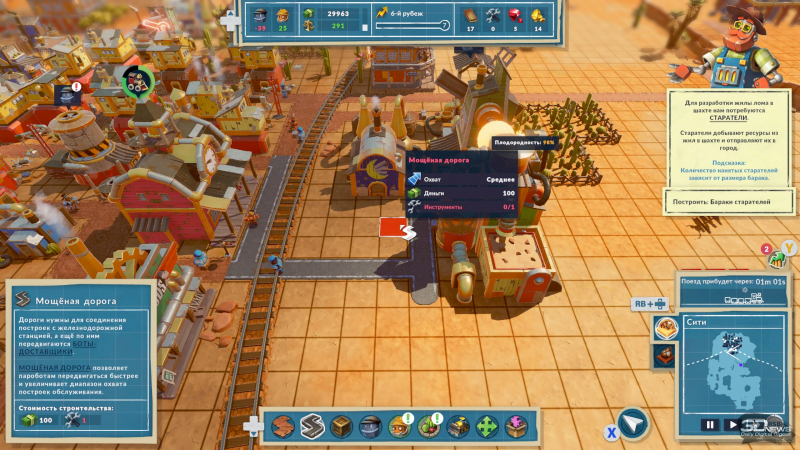
Task: Switch to the mine view tab
Action: tap(665, 355)
